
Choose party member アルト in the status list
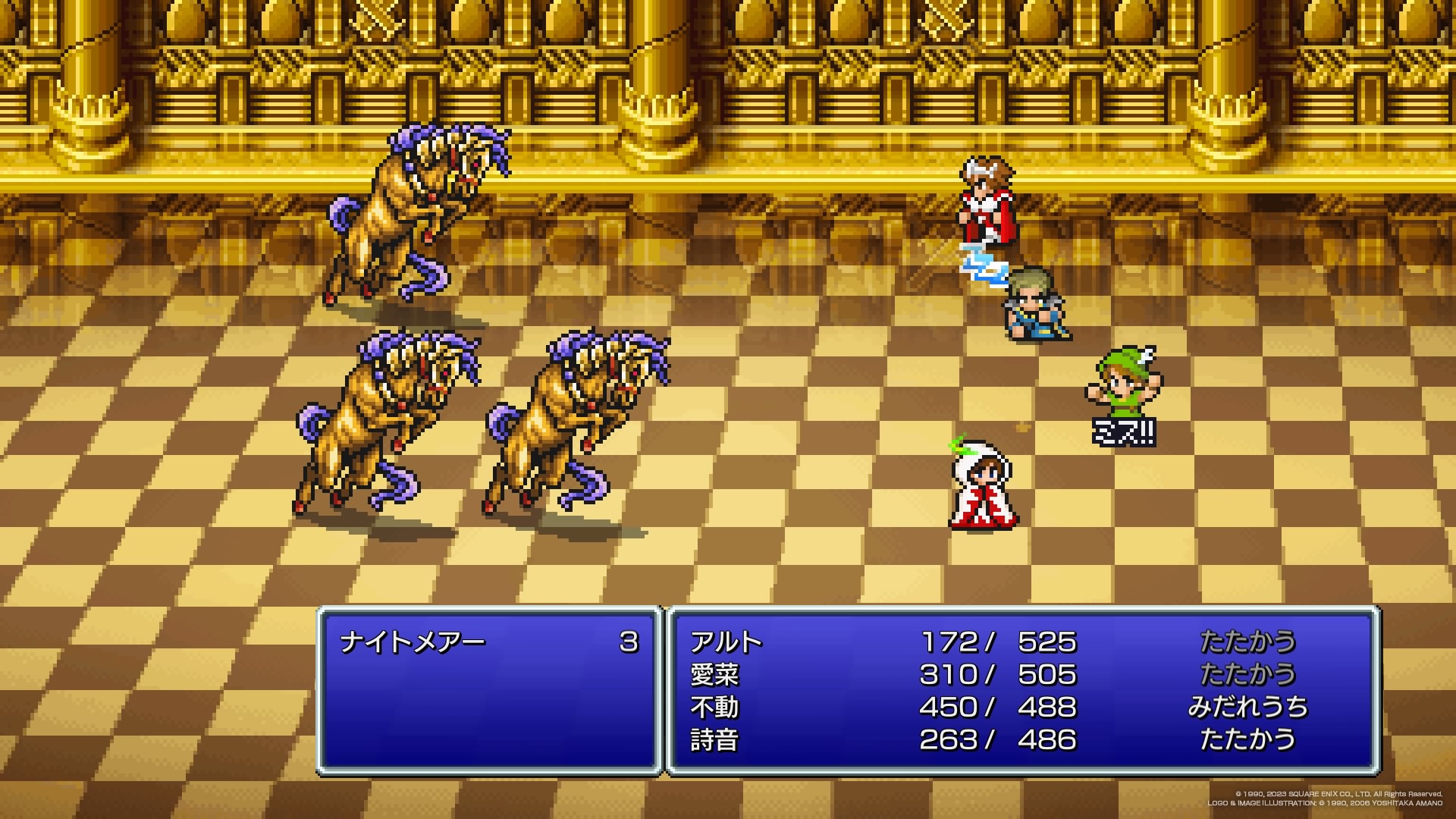(726, 643)
